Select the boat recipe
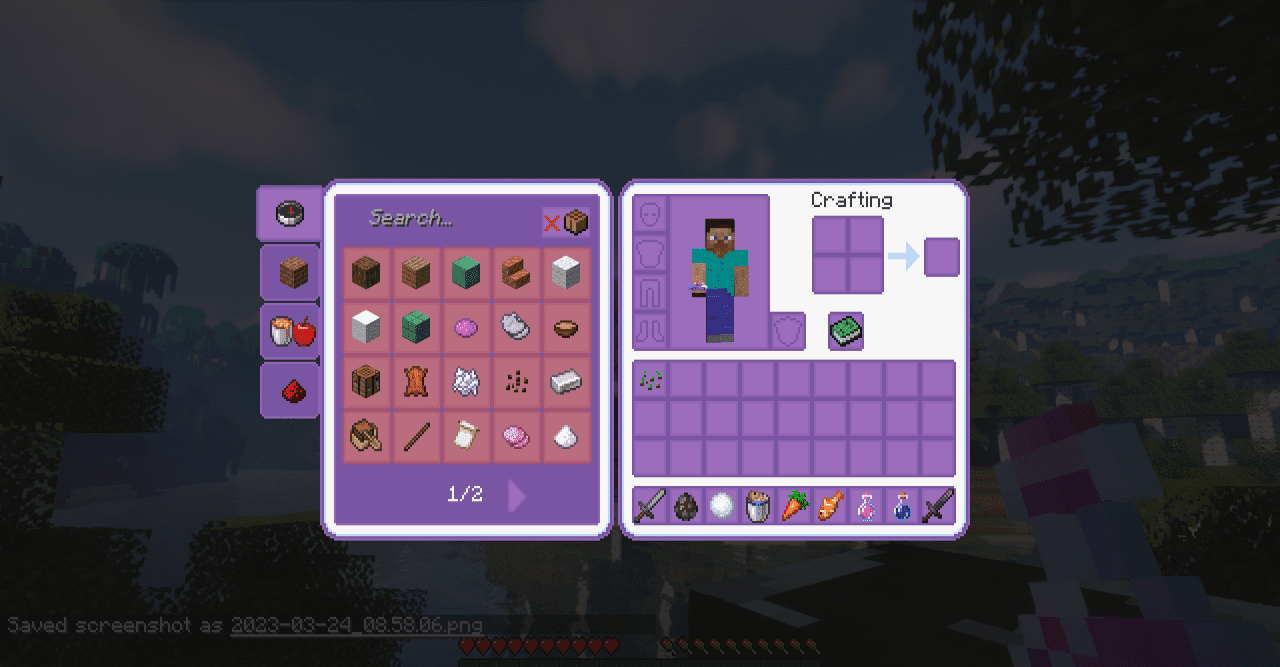Viewport: 1280px width, 667px height. [366, 437]
